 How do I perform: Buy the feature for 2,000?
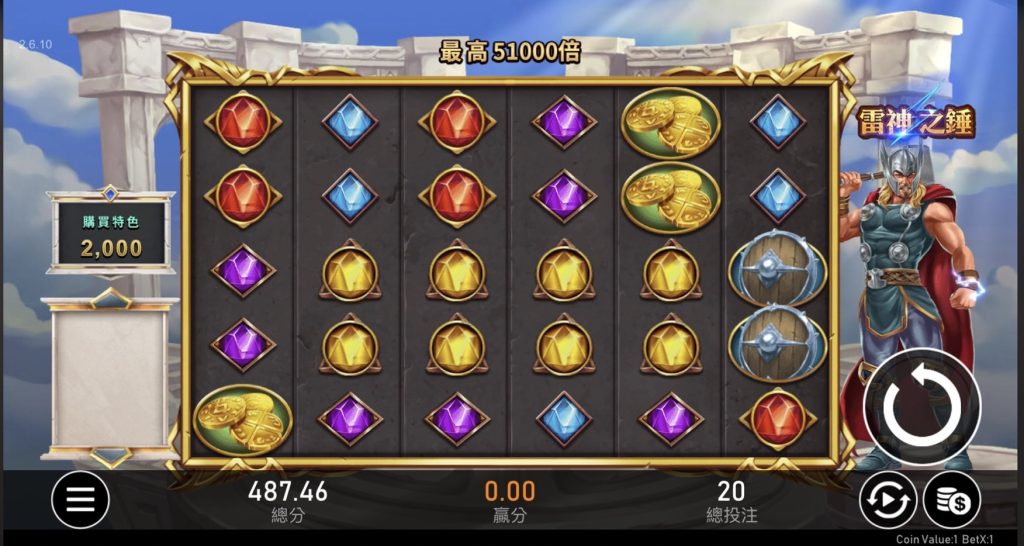[110, 236]
